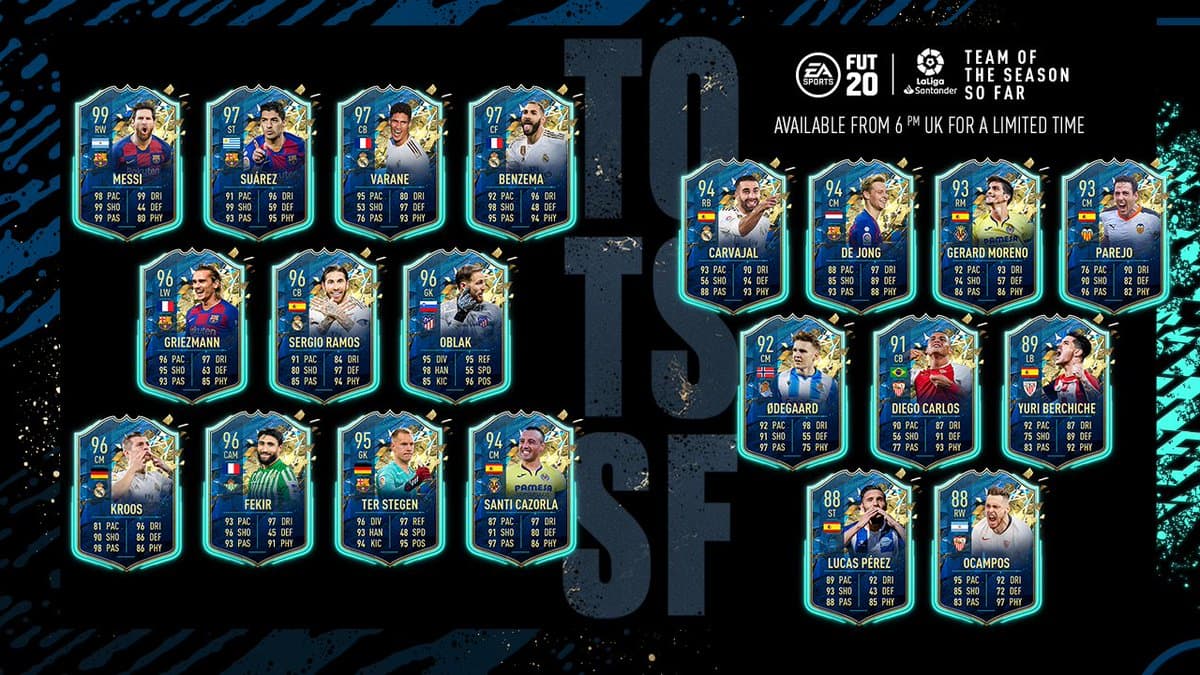
Task: Select the Ødegaard player card
Action: (795, 390)
